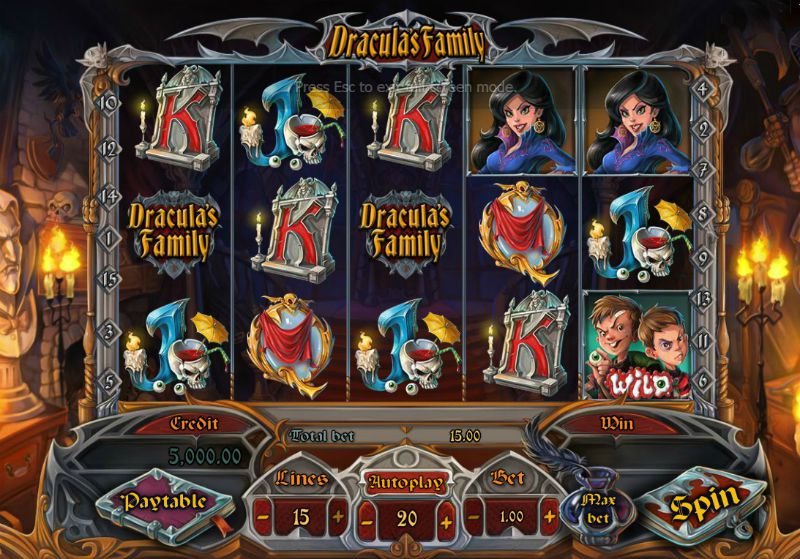Highlight payline marker number 6
Screen dimensions: 800x559
704,381
